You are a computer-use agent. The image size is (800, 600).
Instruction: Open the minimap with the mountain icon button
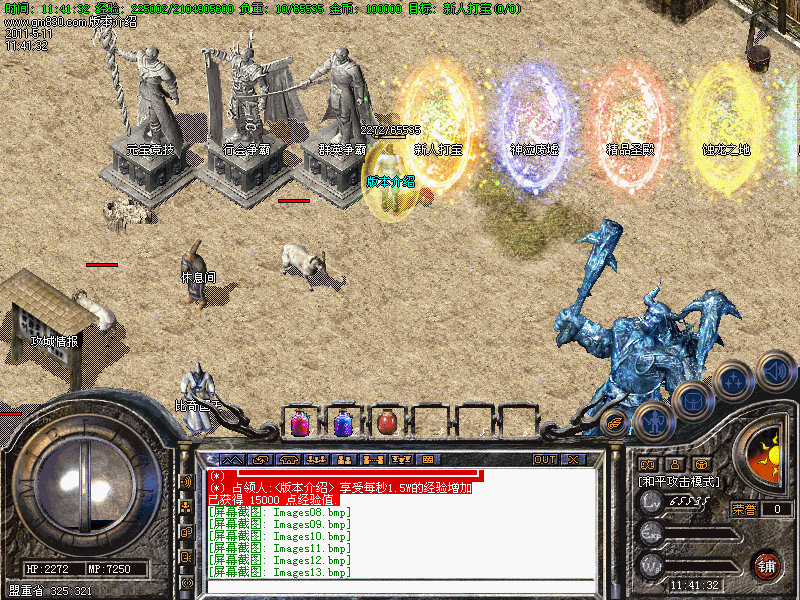(x=231, y=460)
